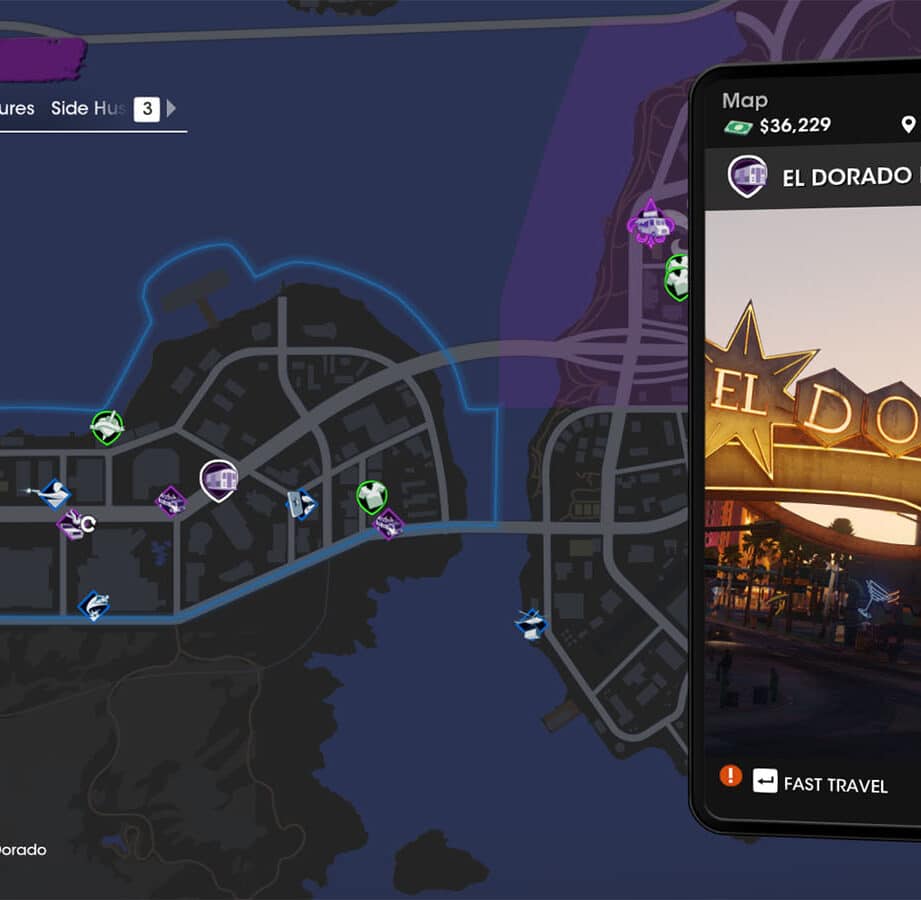Click the purple diamond marker with letter C
Image resolution: width=921 pixels, height=900 pixels.
[72, 525]
